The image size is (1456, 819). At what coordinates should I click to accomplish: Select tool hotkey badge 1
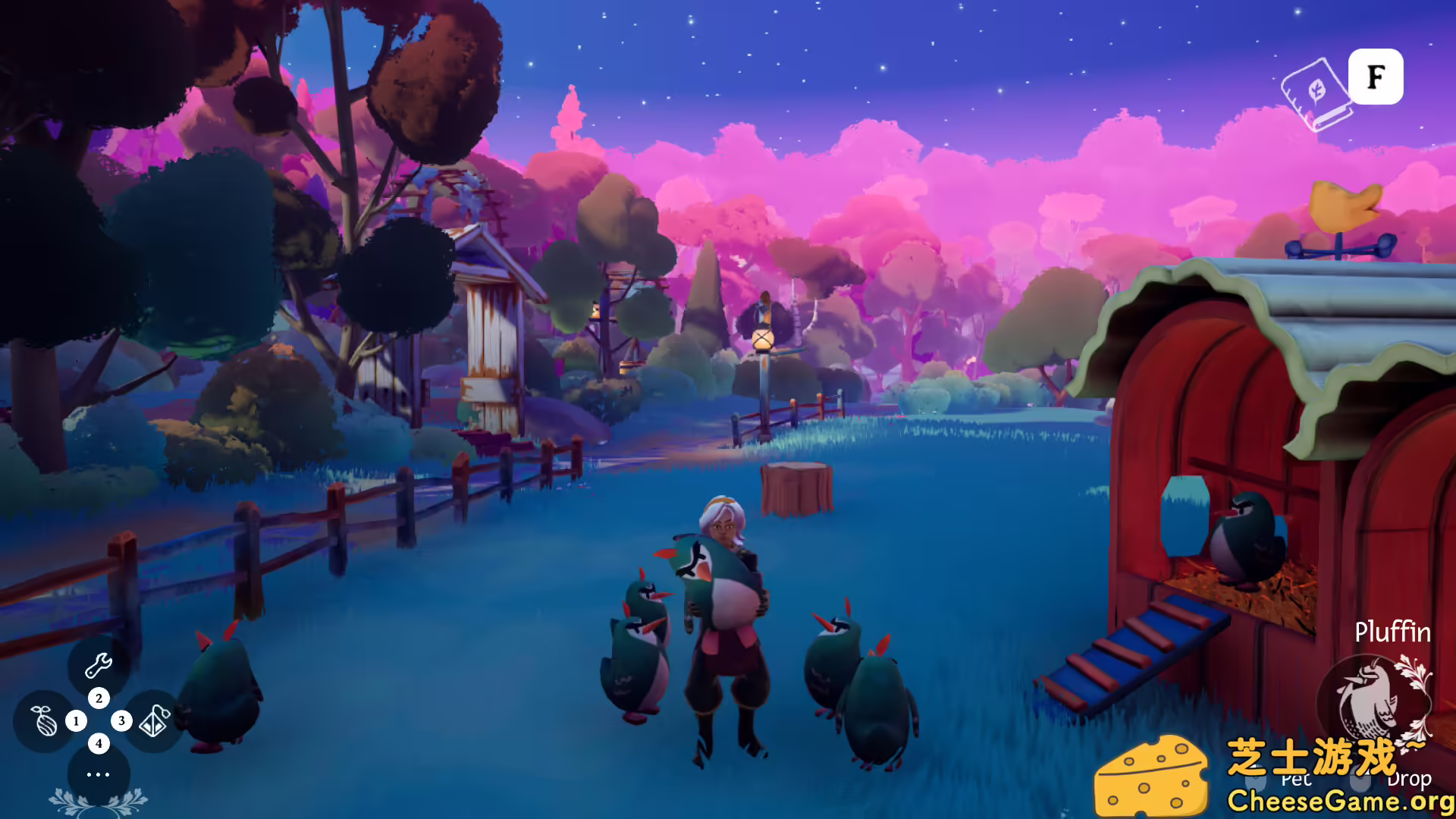click(x=76, y=721)
